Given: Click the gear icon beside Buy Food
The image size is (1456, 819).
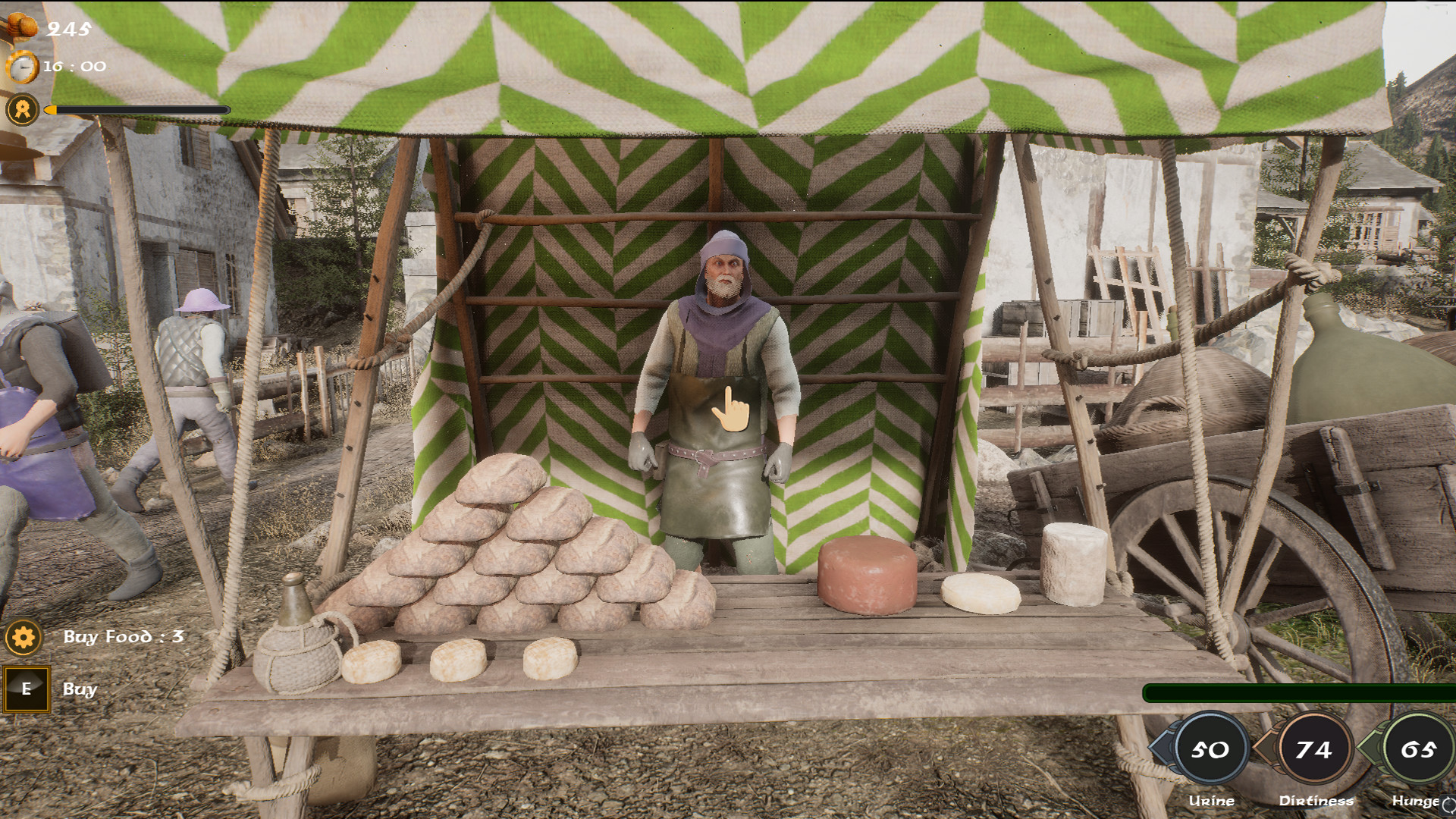Looking at the screenshot, I should point(23,639).
